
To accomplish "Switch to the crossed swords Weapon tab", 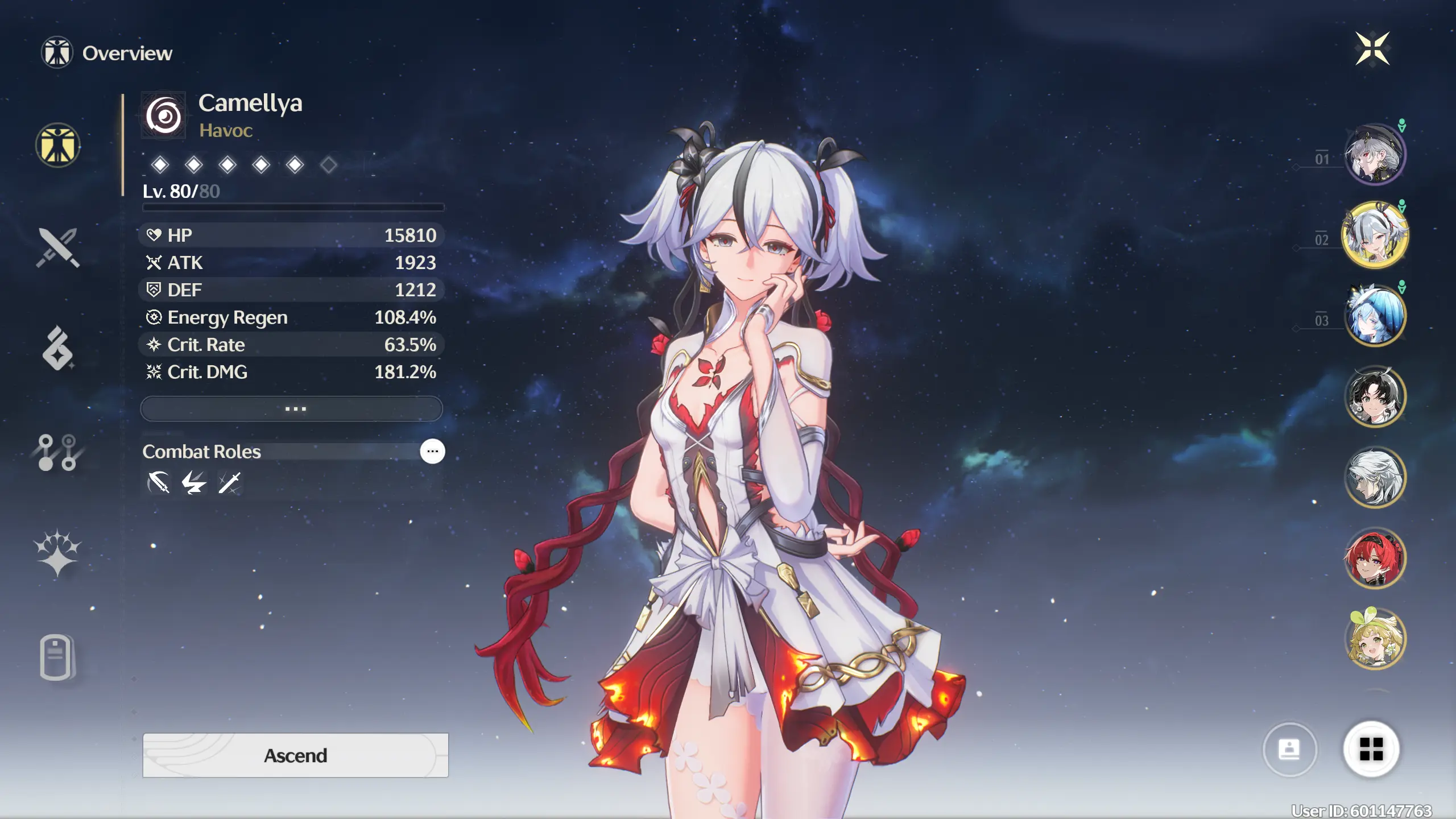I will point(57,248).
